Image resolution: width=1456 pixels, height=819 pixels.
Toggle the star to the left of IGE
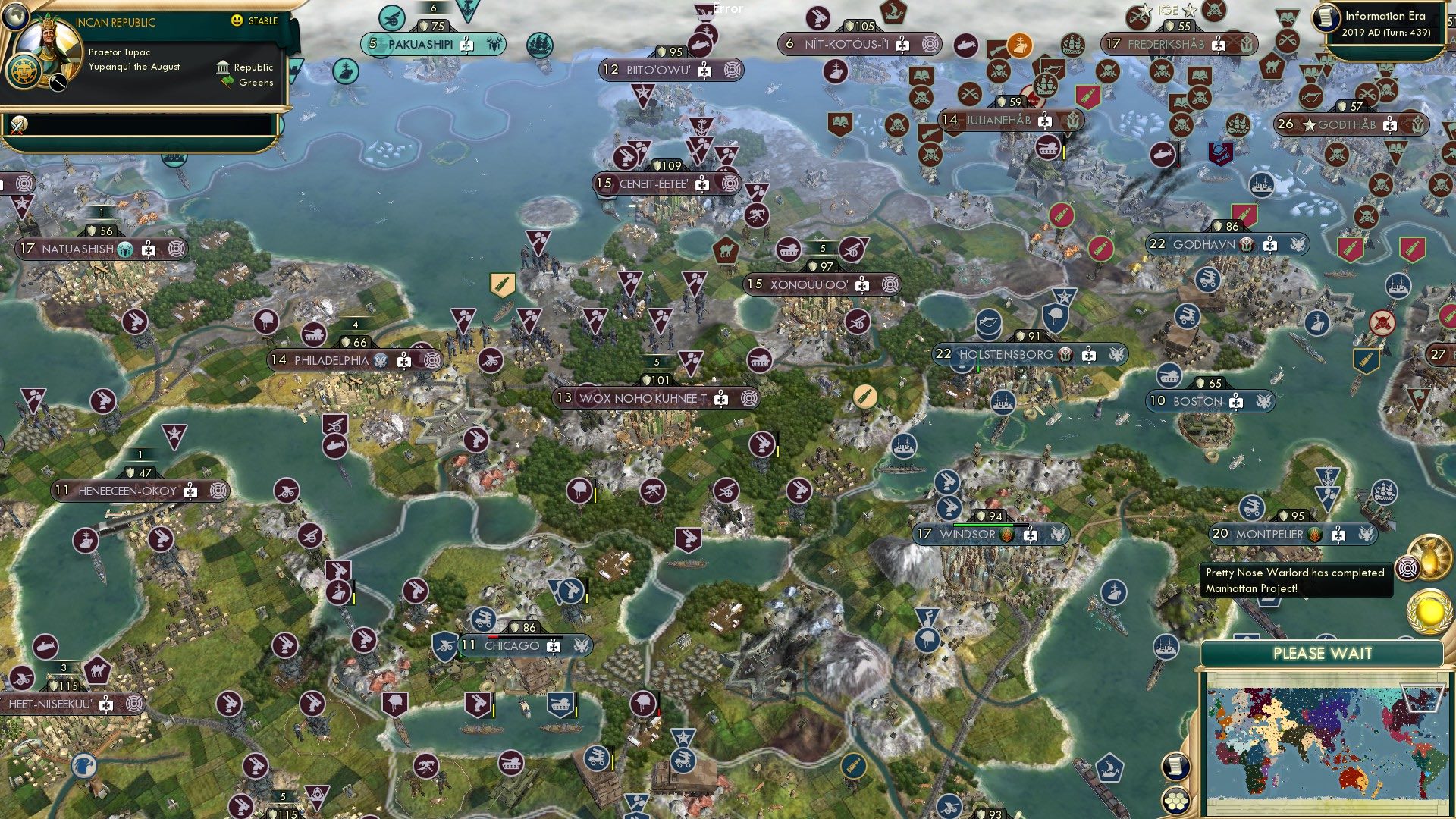tap(1145, 11)
